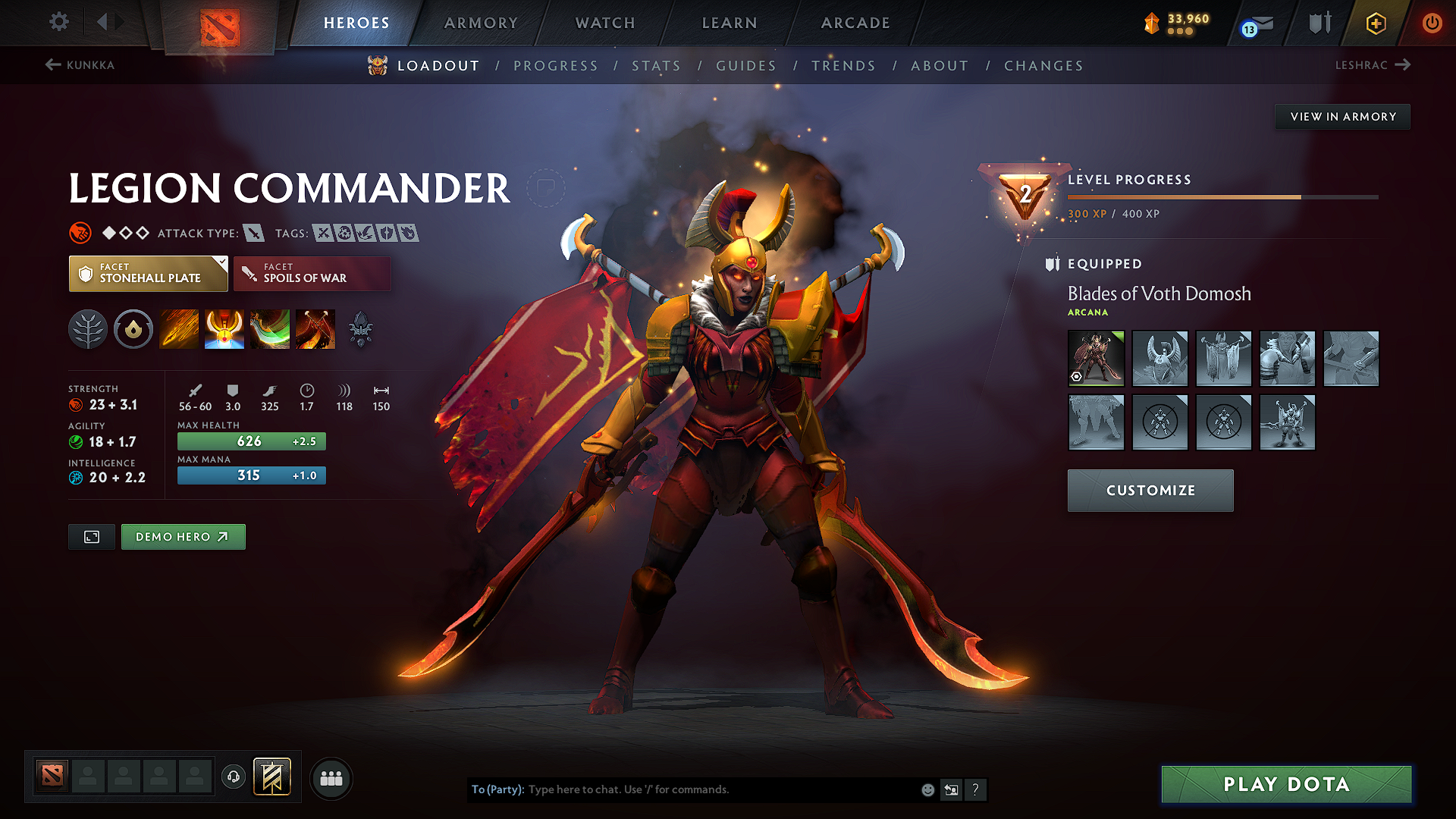This screenshot has width=1456, height=819.
Task: Click the voice chat headset icon
Action: coord(234,778)
